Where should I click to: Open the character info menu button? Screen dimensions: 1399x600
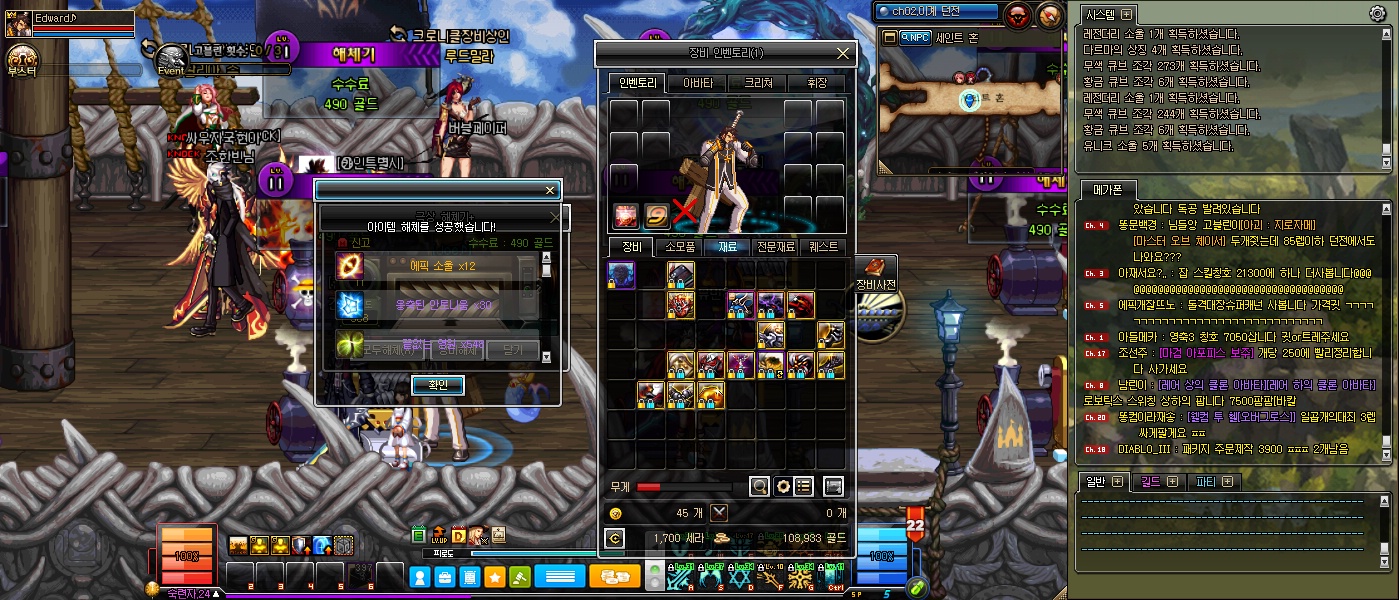click(x=420, y=576)
